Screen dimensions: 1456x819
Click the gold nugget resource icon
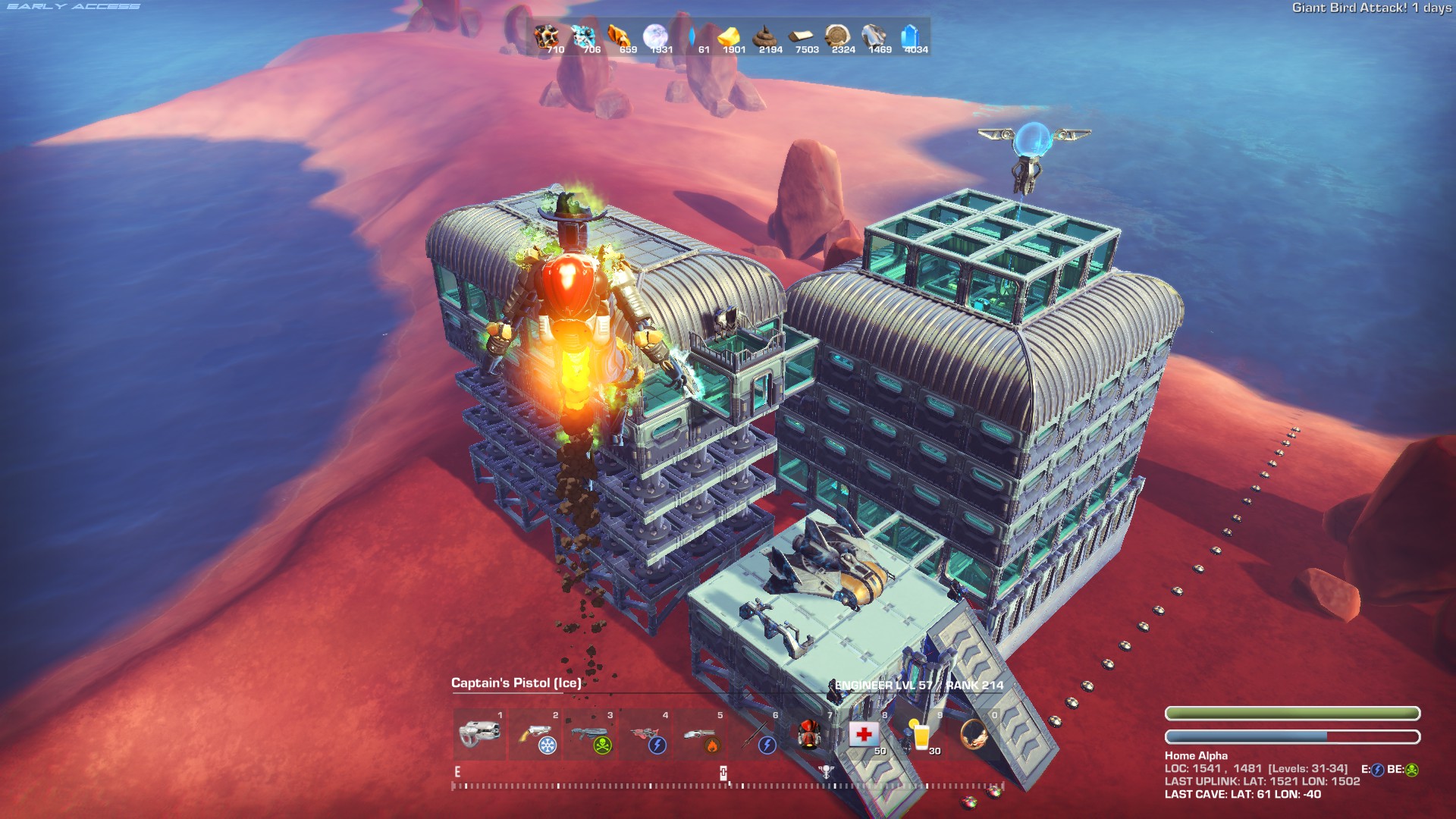point(729,36)
